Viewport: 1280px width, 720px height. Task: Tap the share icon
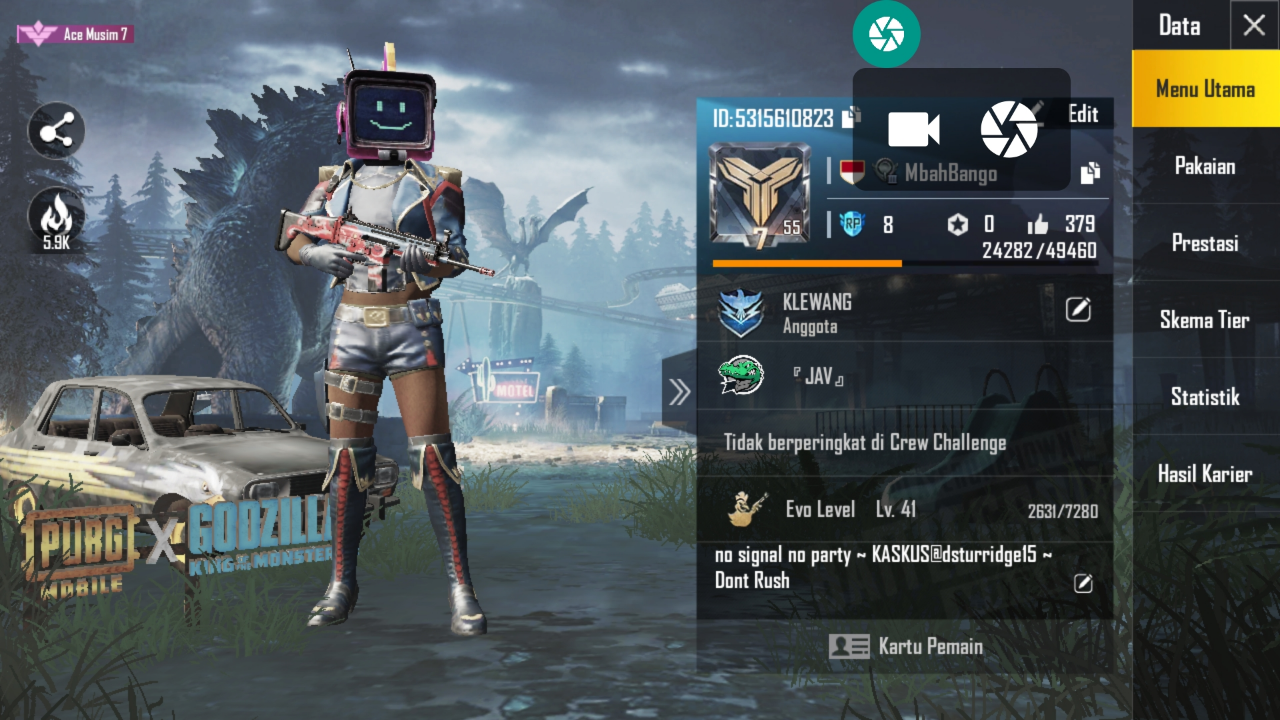pos(56,131)
